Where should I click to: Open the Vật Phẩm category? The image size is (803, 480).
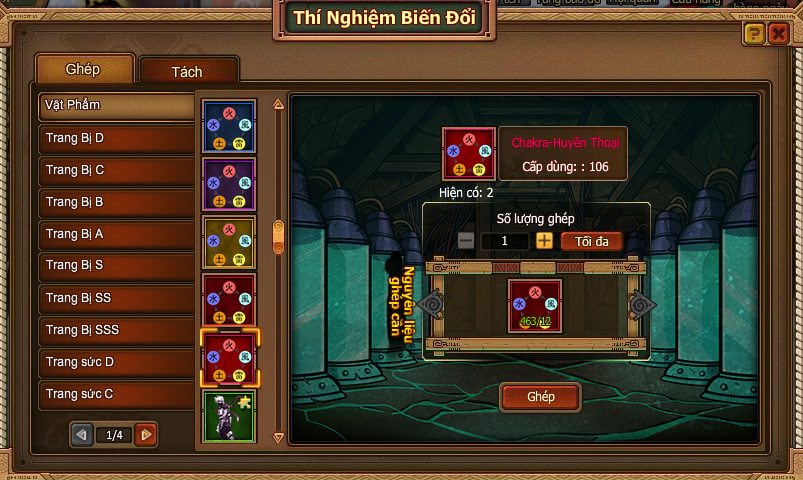click(x=116, y=105)
